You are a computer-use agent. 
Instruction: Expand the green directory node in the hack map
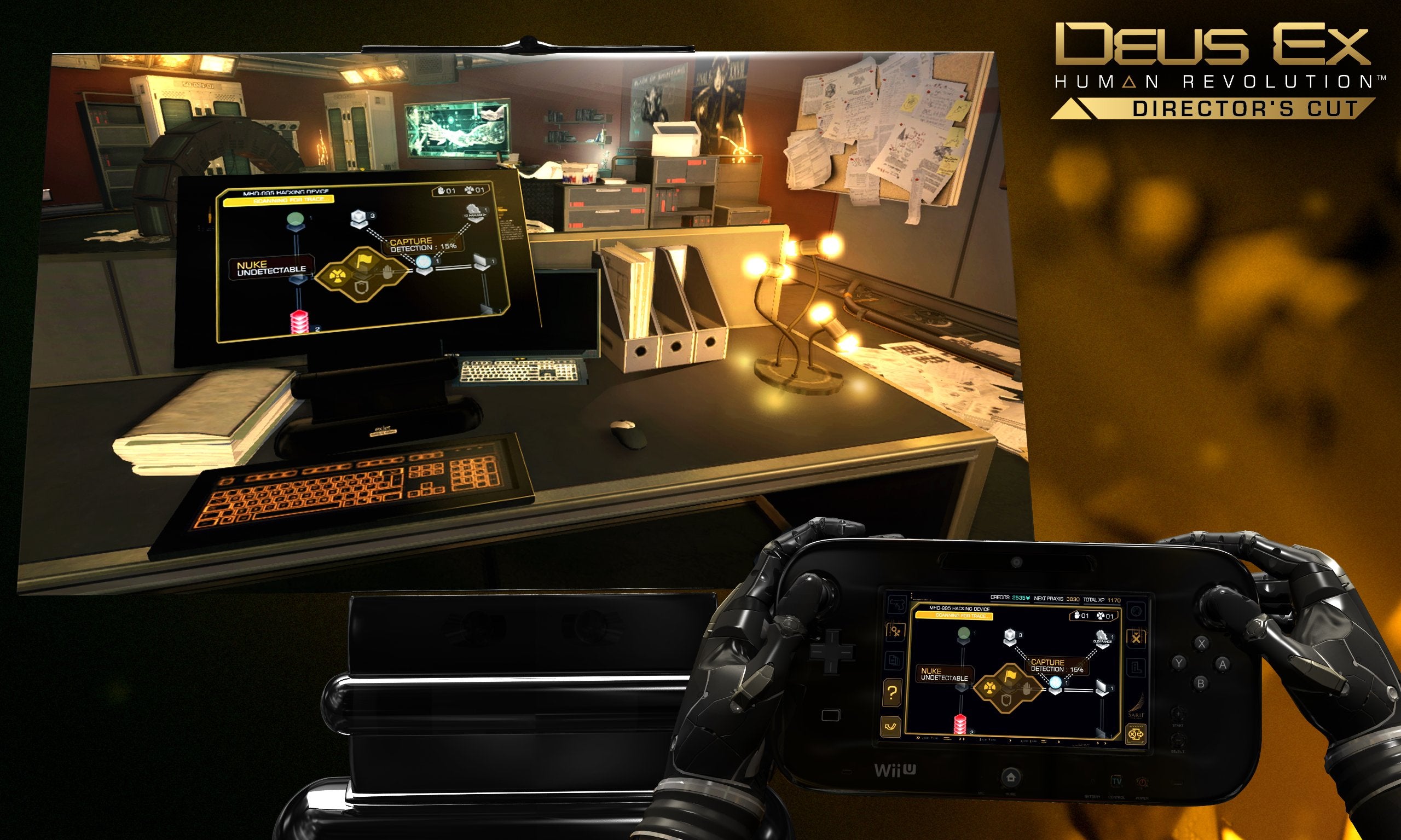coord(964,634)
